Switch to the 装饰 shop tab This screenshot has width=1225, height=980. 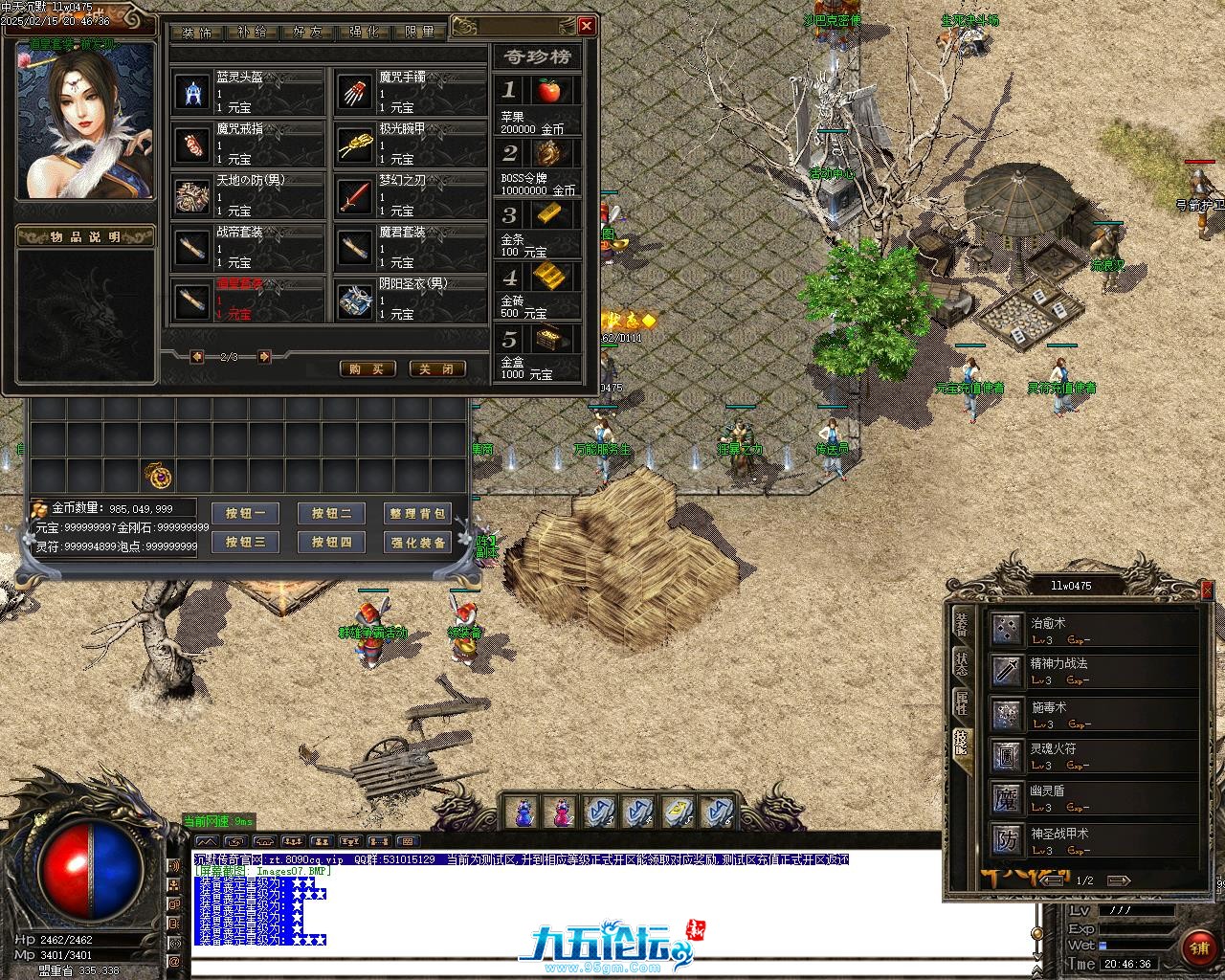tap(197, 32)
